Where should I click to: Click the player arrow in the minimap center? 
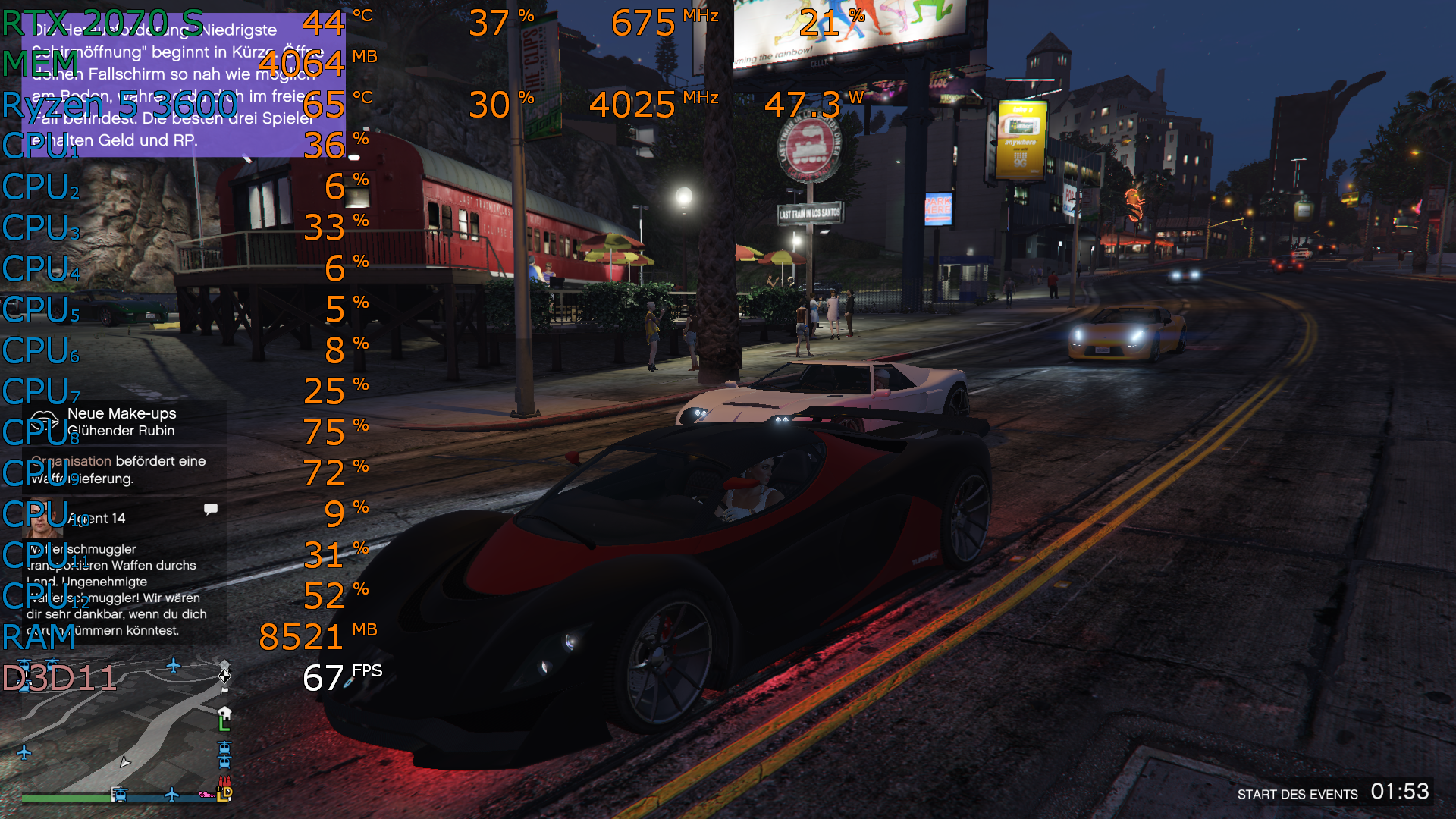pos(125,764)
